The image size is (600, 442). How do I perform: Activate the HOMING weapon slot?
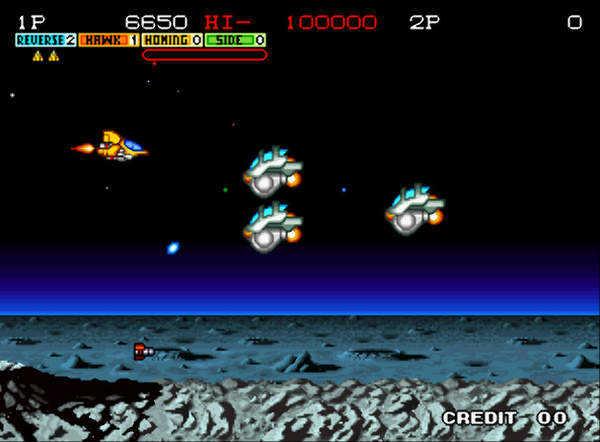pyautogui.click(x=172, y=40)
